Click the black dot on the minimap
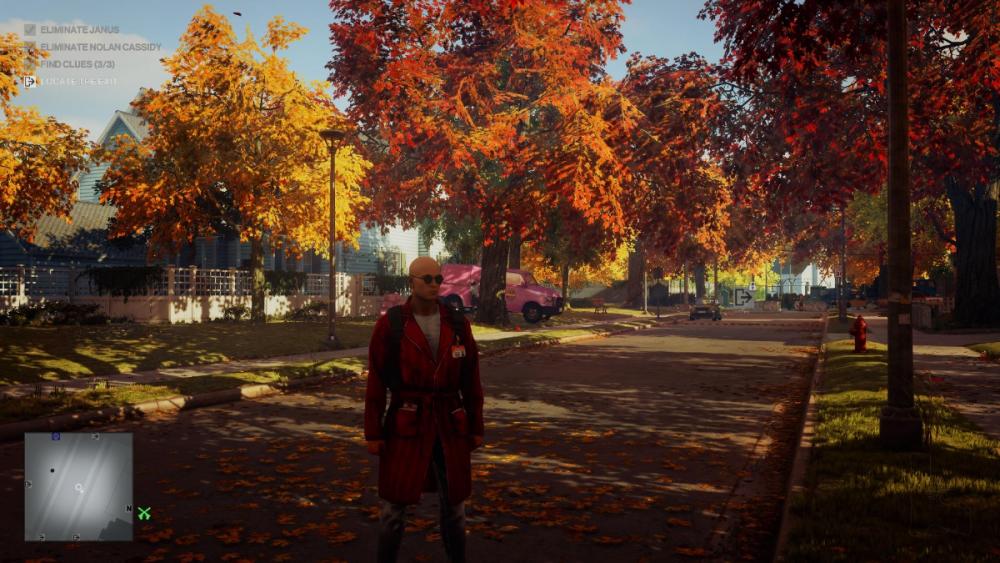 (x=51, y=470)
